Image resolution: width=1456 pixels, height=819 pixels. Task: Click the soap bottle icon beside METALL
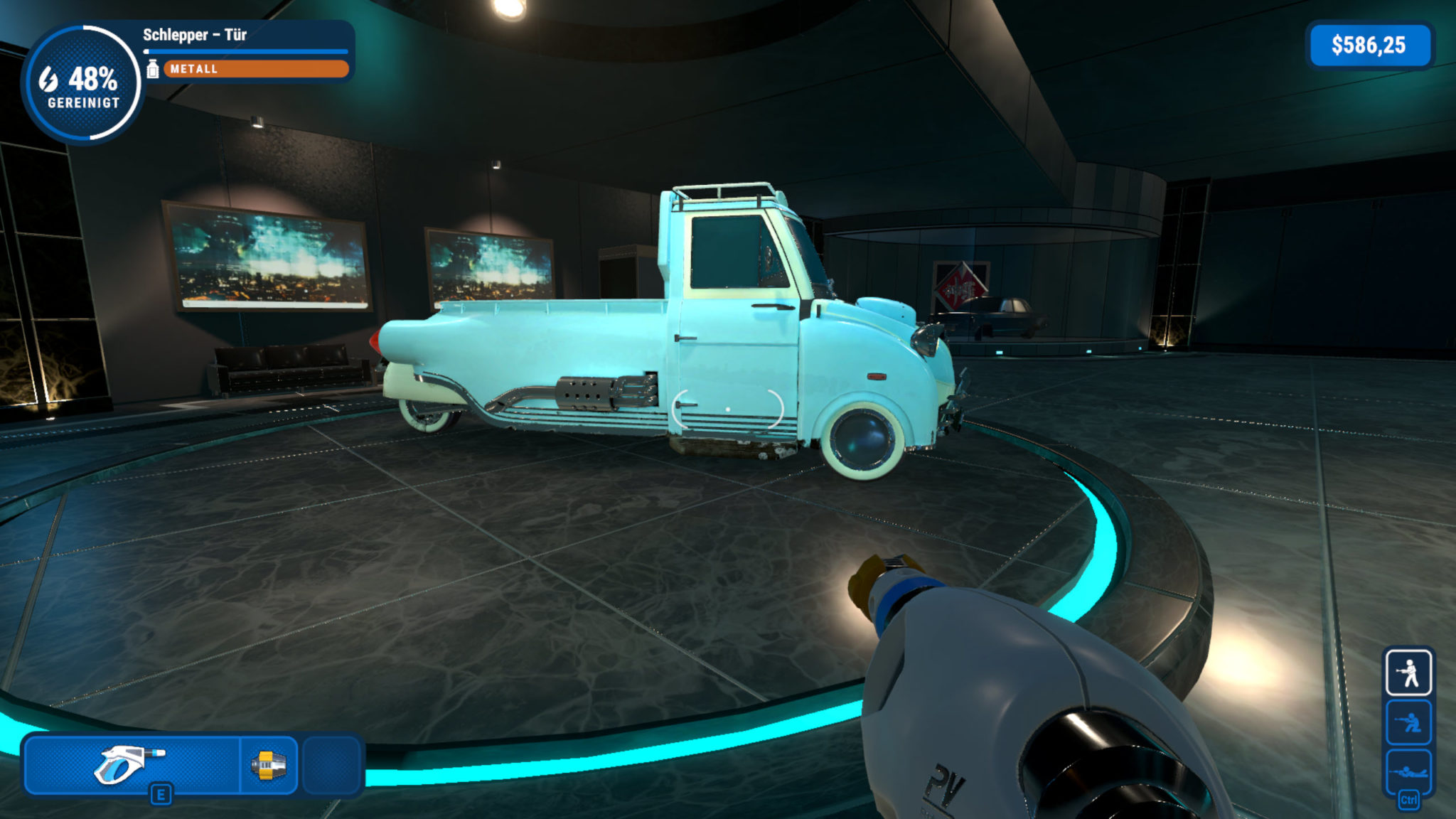[152, 70]
